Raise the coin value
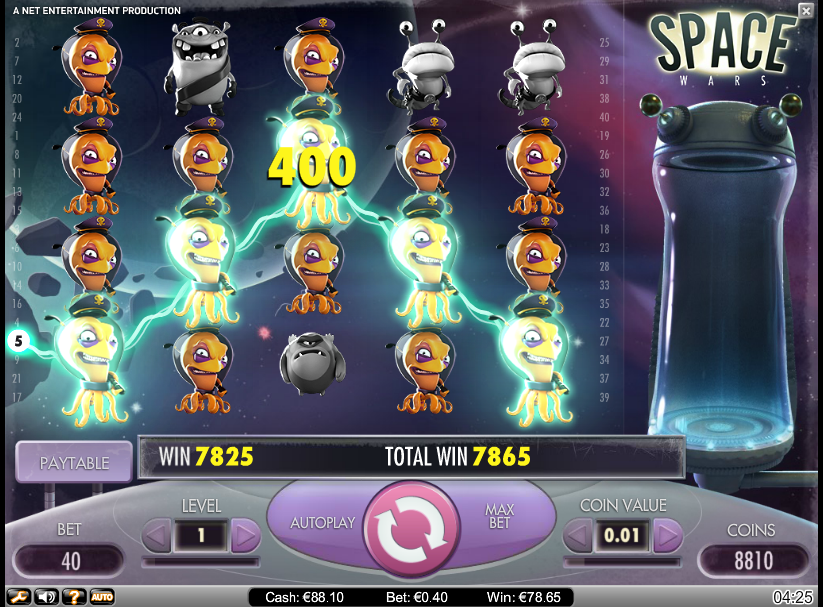The height and width of the screenshot is (607, 823). tap(668, 536)
